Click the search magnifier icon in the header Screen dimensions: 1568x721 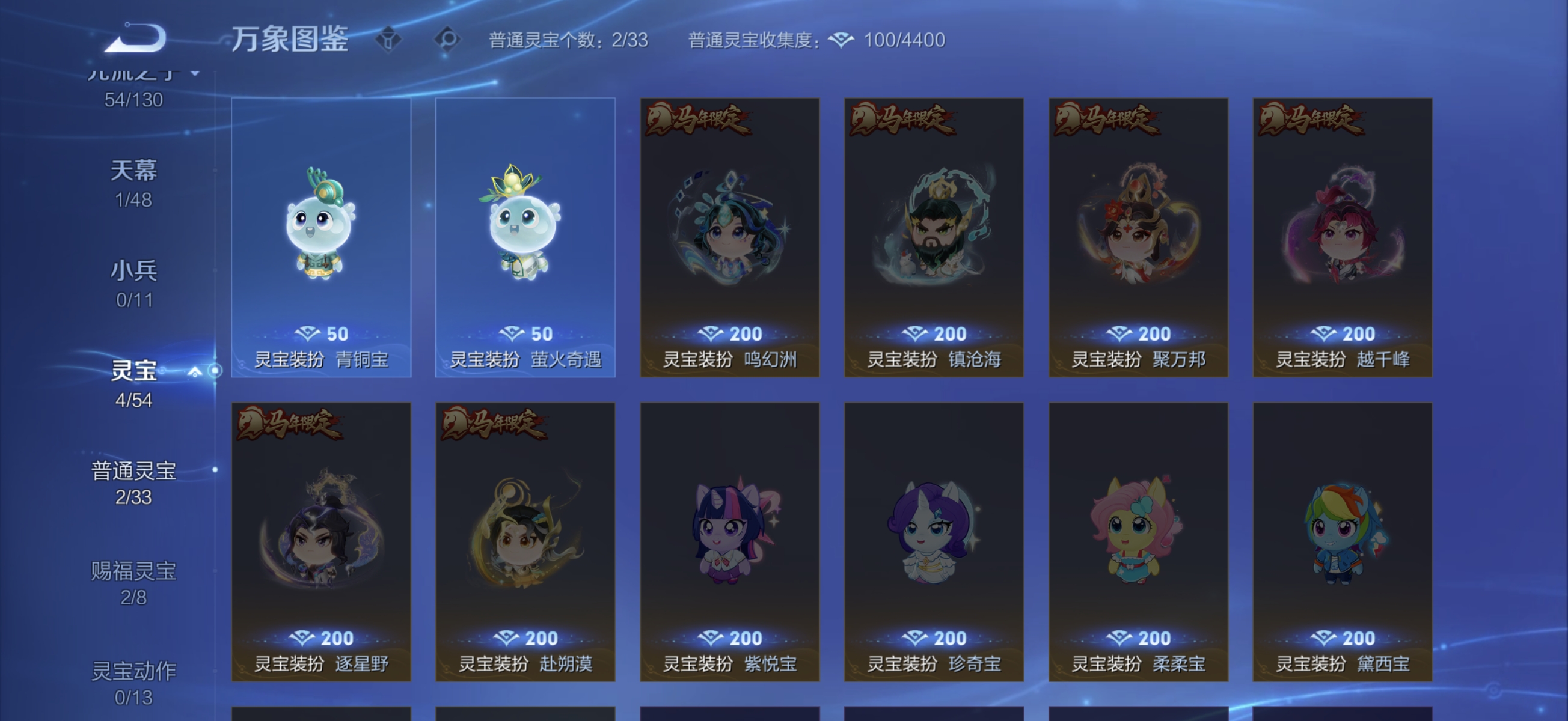tap(449, 38)
